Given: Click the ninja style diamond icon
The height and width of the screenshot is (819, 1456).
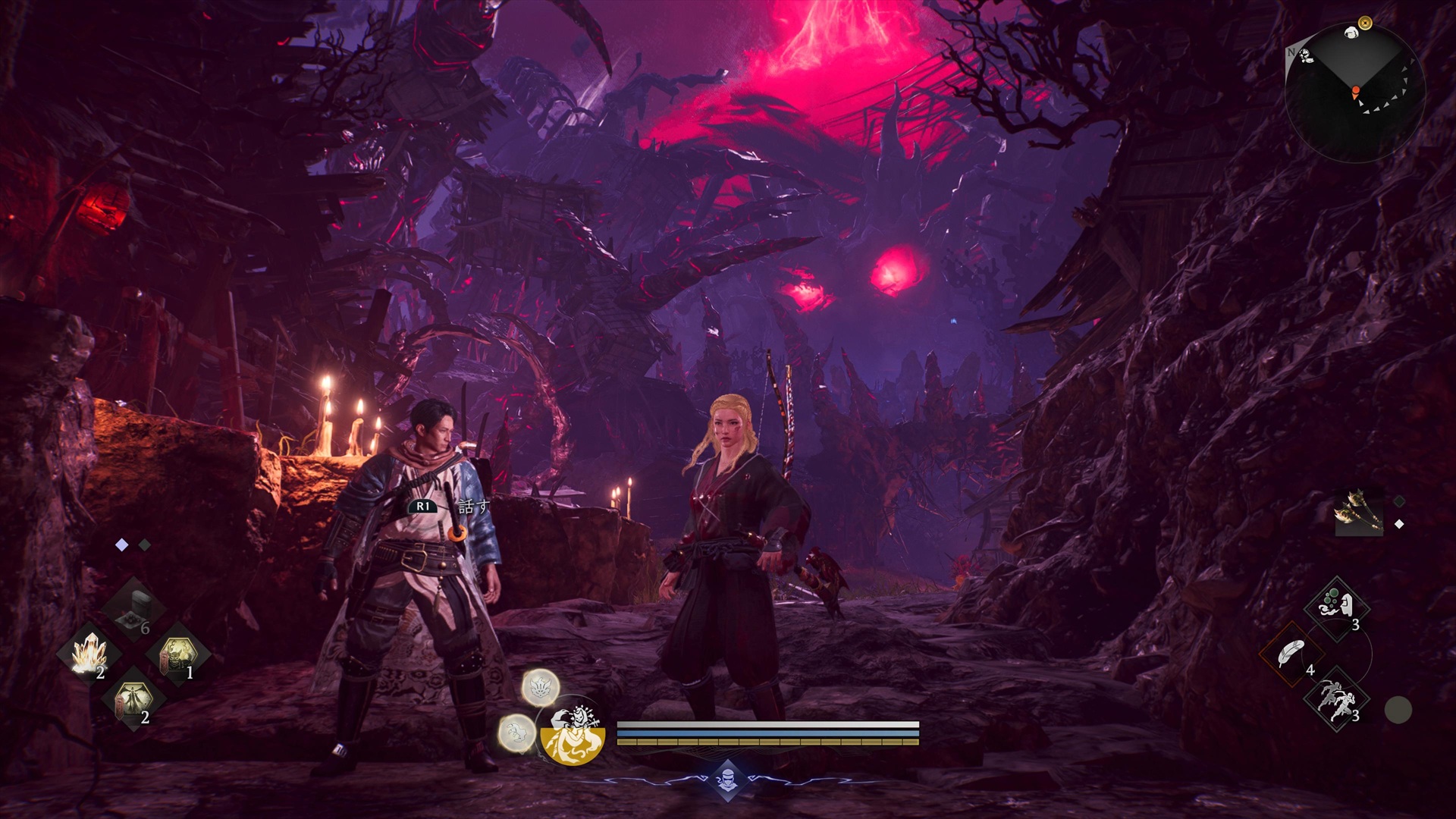Looking at the screenshot, I should point(727,779).
